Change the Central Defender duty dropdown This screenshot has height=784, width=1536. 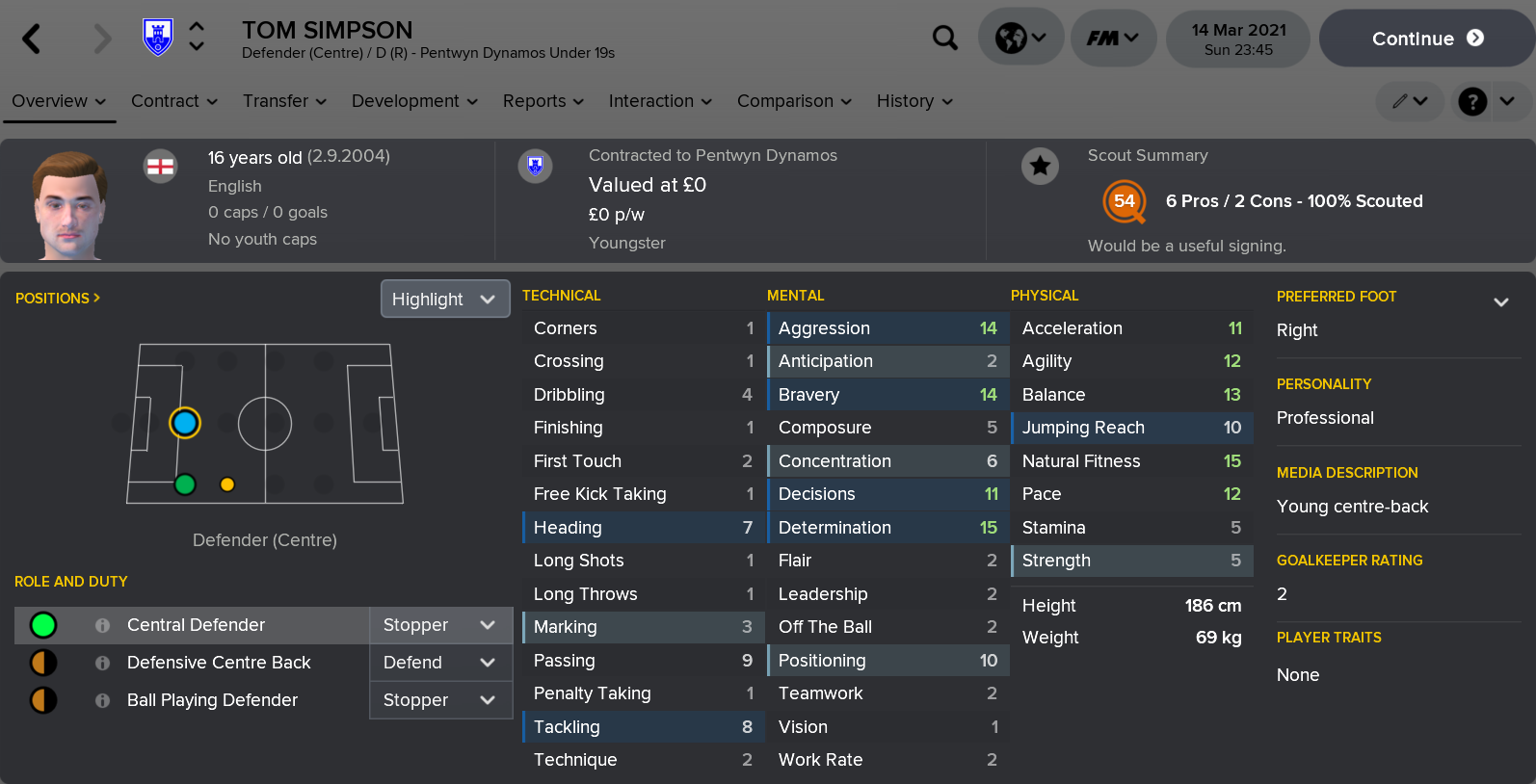click(439, 625)
